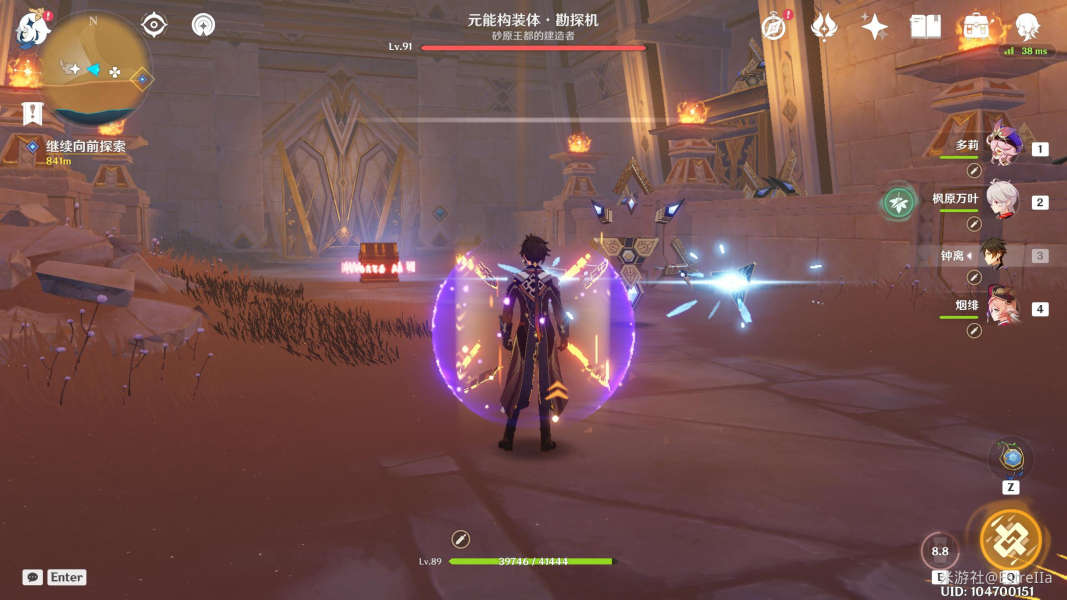Select the 继续向前探索 quest tracker

click(x=86, y=146)
